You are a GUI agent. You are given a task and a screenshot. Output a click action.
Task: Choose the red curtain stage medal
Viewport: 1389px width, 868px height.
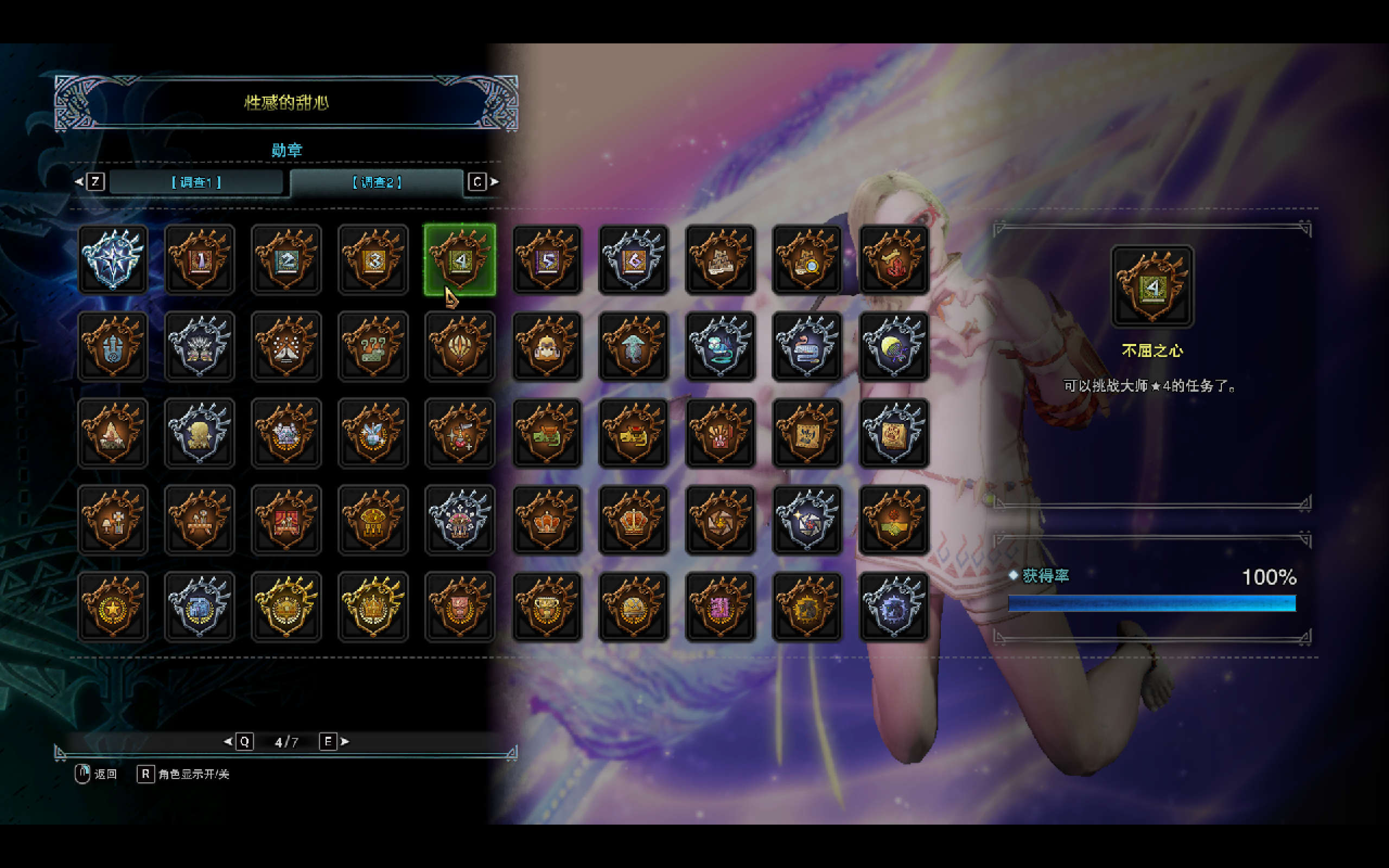pyautogui.click(x=286, y=520)
